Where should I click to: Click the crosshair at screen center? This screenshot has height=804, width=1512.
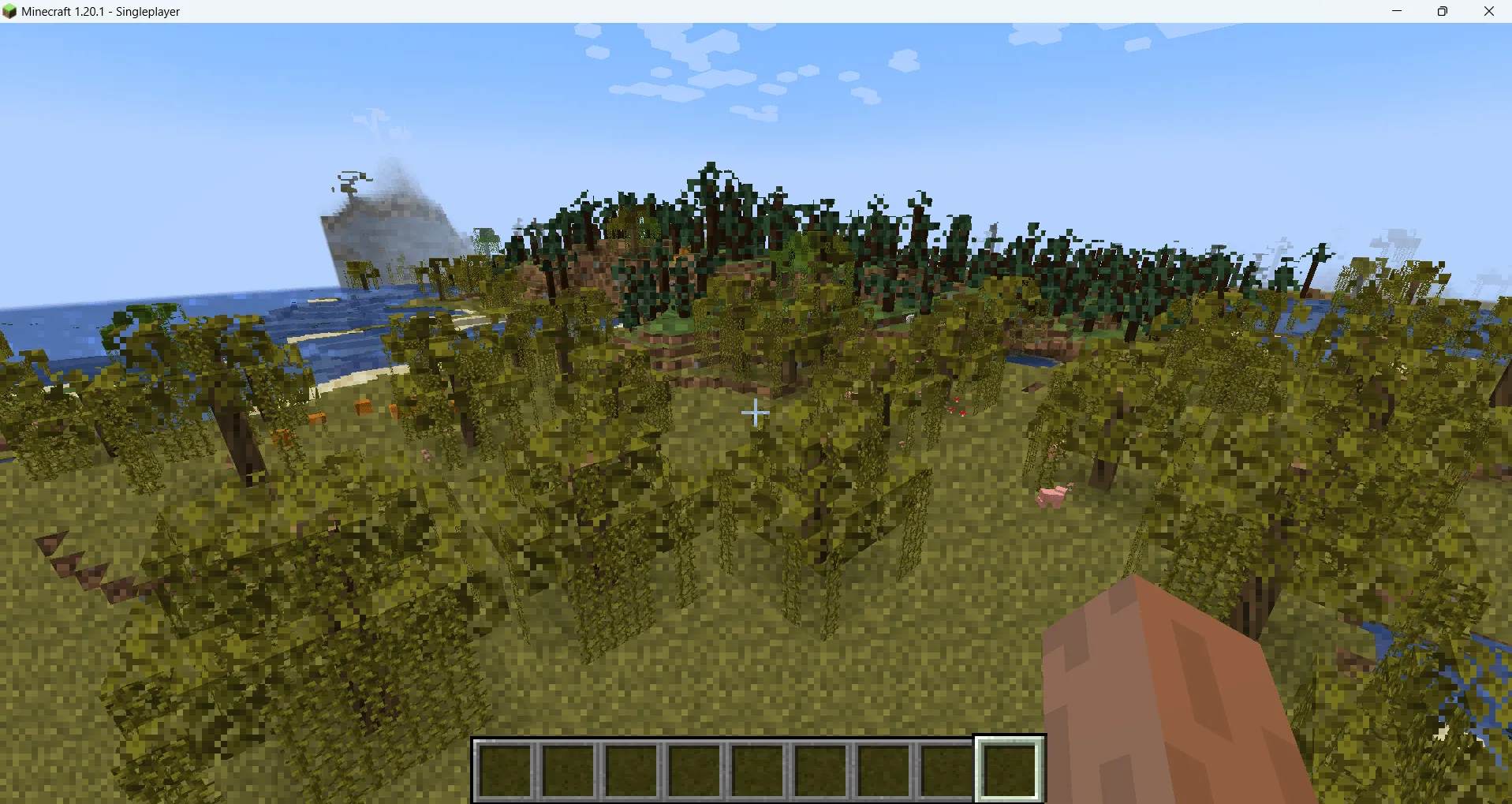[756, 412]
